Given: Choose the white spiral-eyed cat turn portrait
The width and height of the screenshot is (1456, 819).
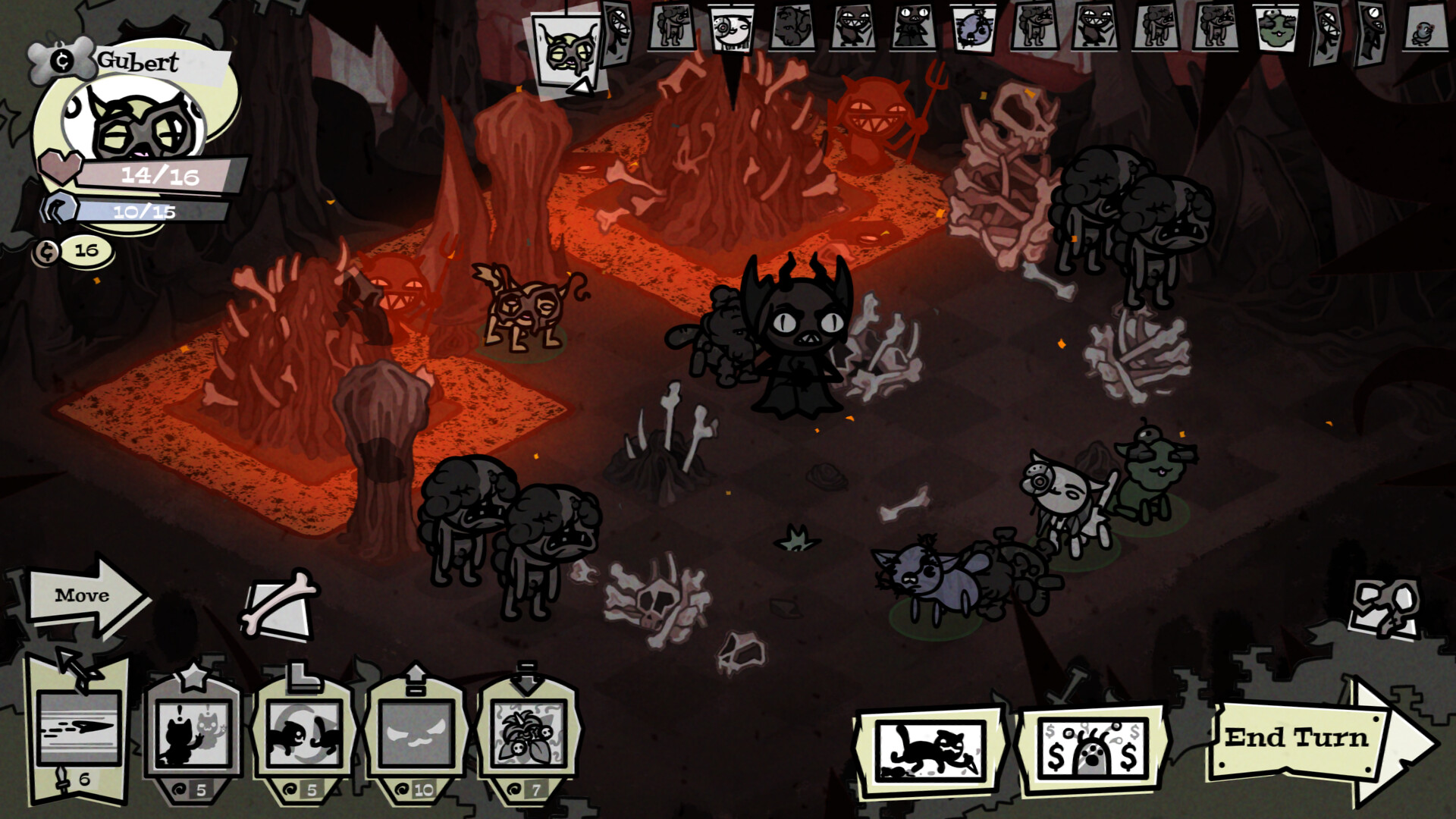Looking at the screenshot, I should coord(732,29).
